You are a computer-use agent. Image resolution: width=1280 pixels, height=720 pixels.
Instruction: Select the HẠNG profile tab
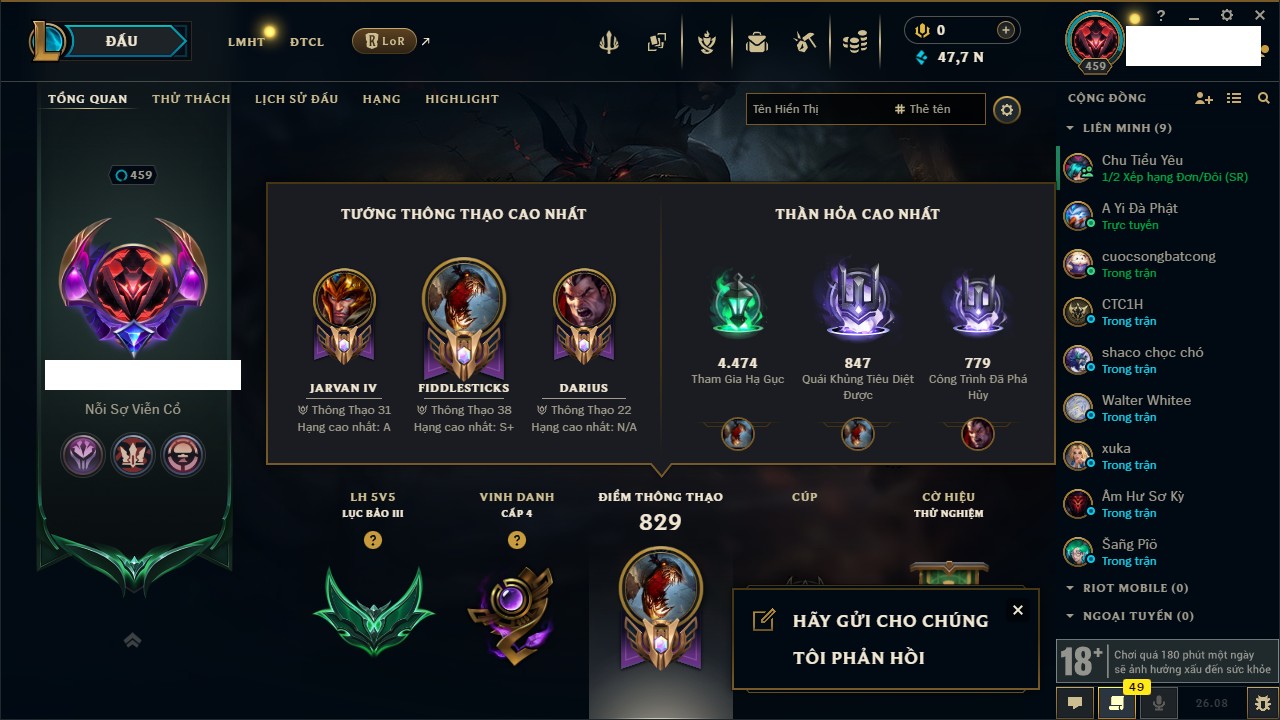381,99
